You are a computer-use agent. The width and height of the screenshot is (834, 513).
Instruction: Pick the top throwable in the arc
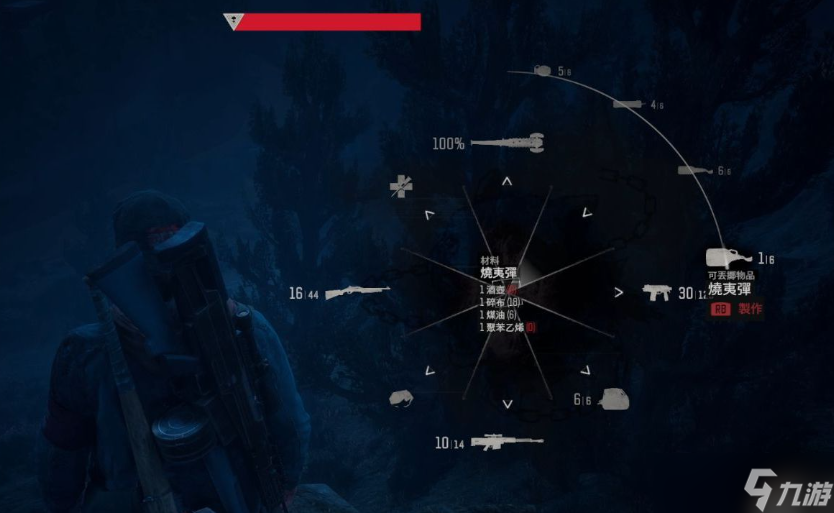point(543,71)
